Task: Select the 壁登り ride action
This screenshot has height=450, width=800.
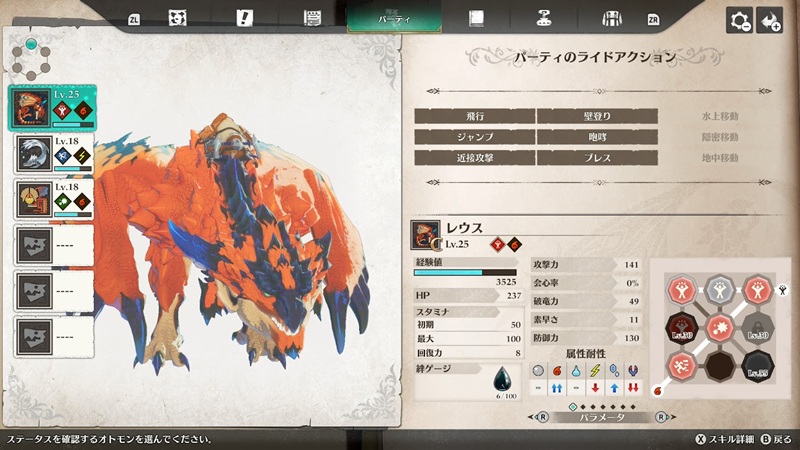Action: 597,116
